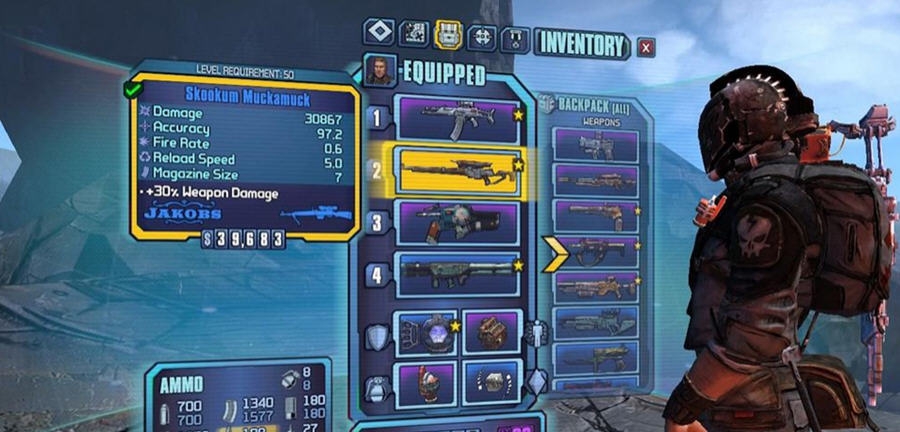
Task: Select the rocket launcher in slot 4
Action: coord(459,273)
